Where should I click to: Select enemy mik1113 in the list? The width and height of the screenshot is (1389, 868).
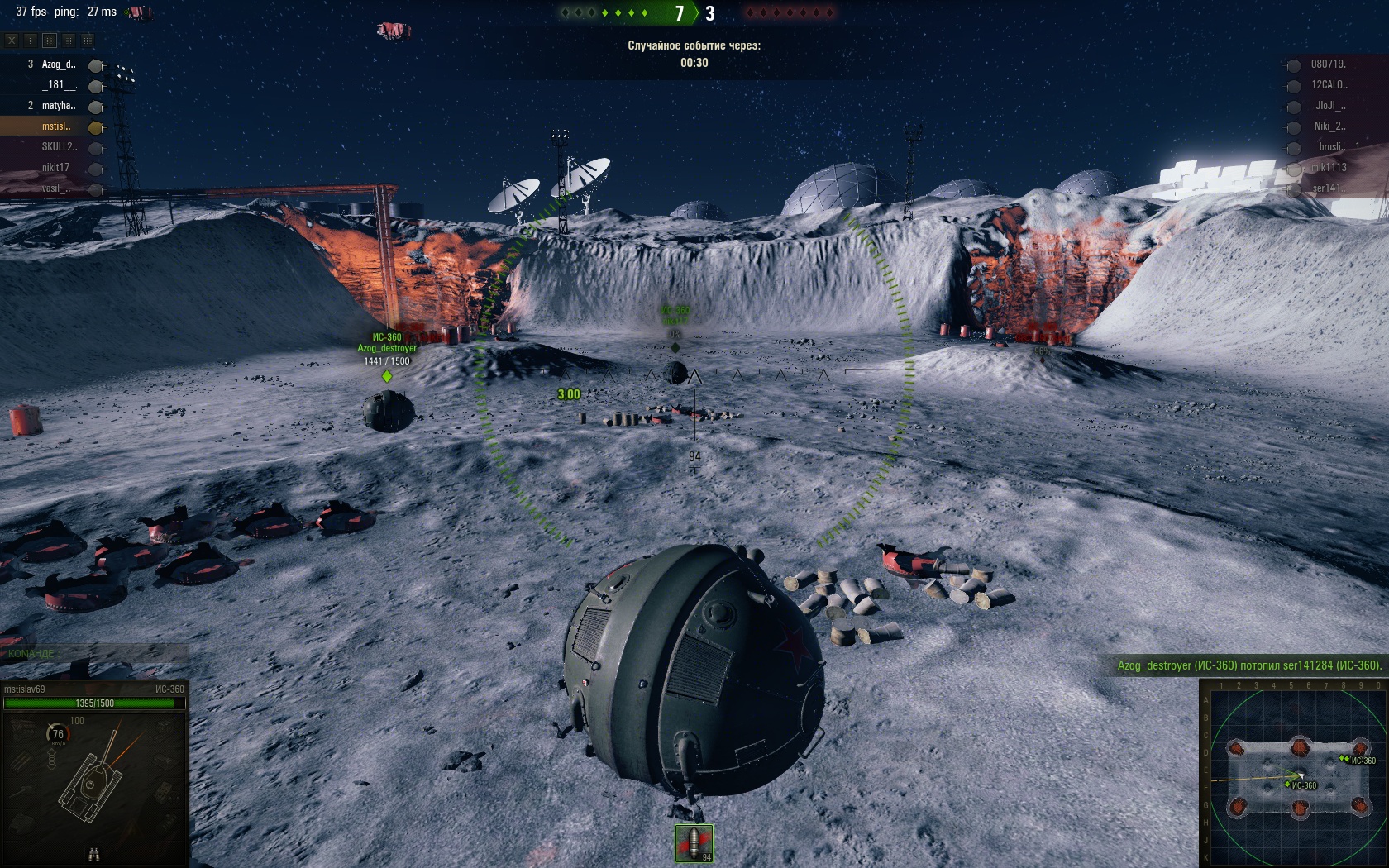point(1328,168)
